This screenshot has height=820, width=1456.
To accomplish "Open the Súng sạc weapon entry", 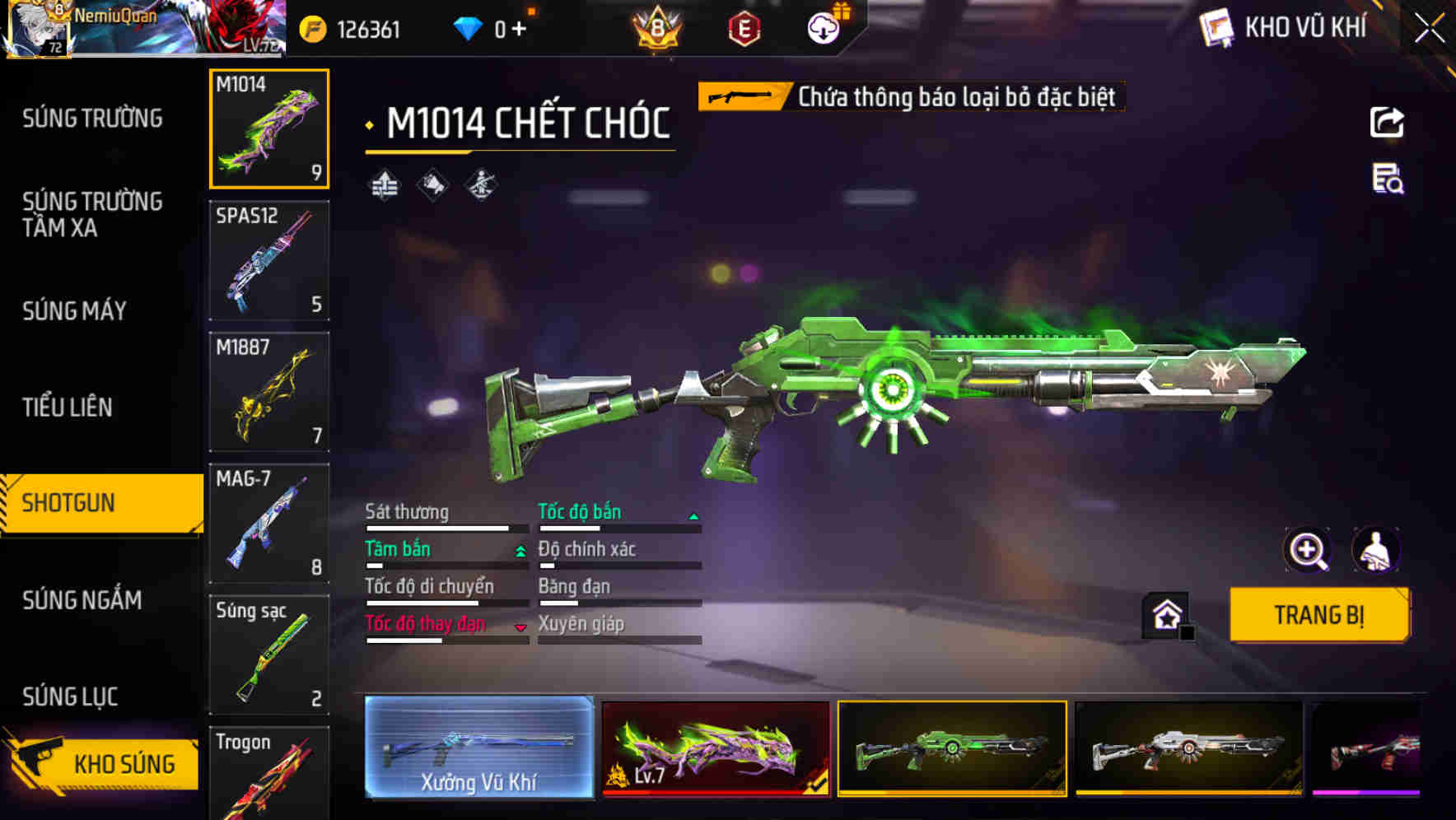I will [269, 655].
